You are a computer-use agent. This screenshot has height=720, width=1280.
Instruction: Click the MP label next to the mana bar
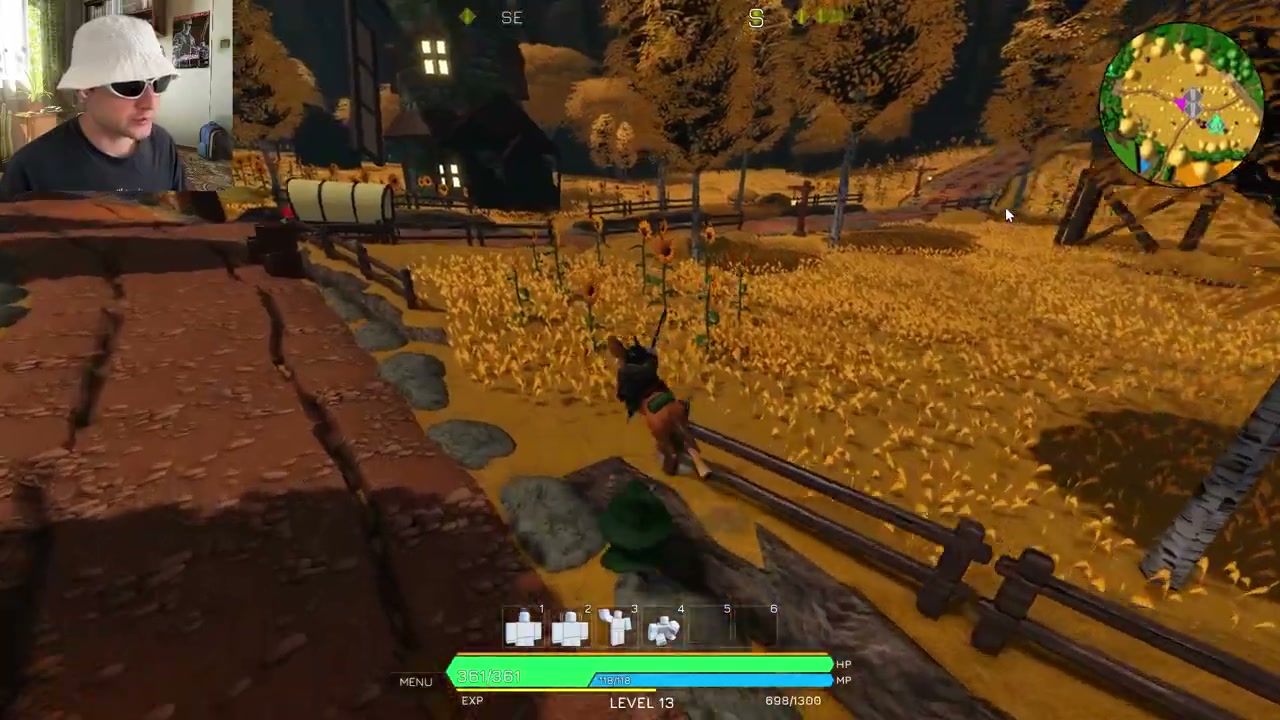(843, 679)
